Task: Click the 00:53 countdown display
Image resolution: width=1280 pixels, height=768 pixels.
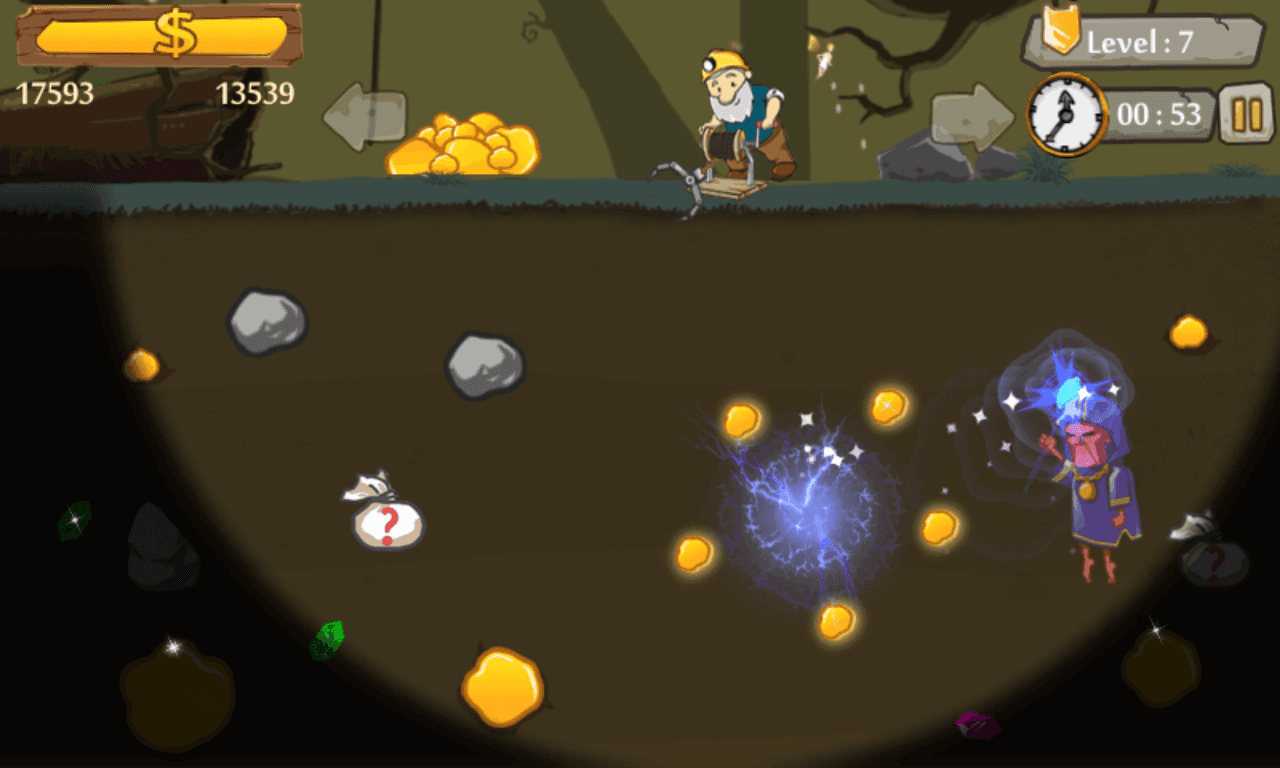Action: click(x=1160, y=115)
